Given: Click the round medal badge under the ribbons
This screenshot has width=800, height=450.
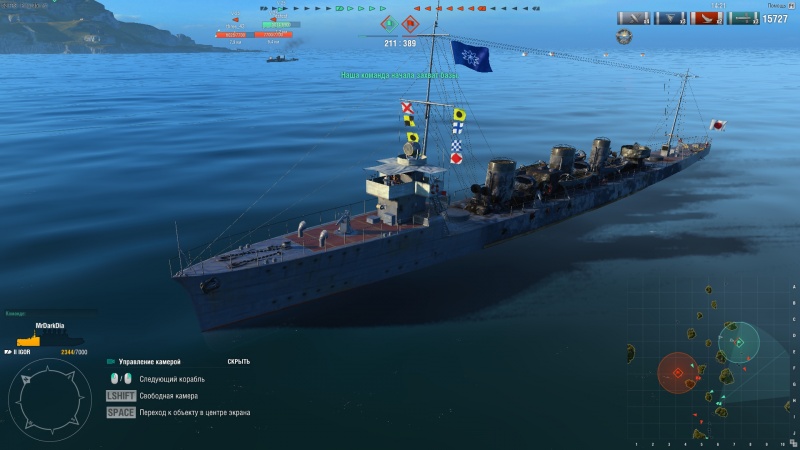Looking at the screenshot, I should [x=625, y=37].
